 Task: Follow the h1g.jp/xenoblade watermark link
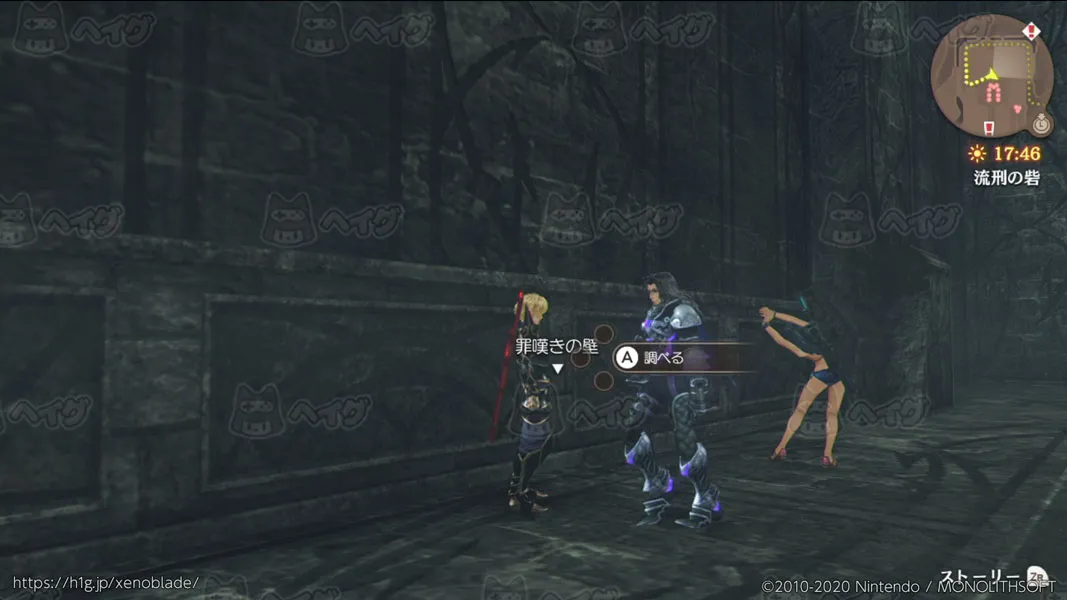[x=105, y=582]
